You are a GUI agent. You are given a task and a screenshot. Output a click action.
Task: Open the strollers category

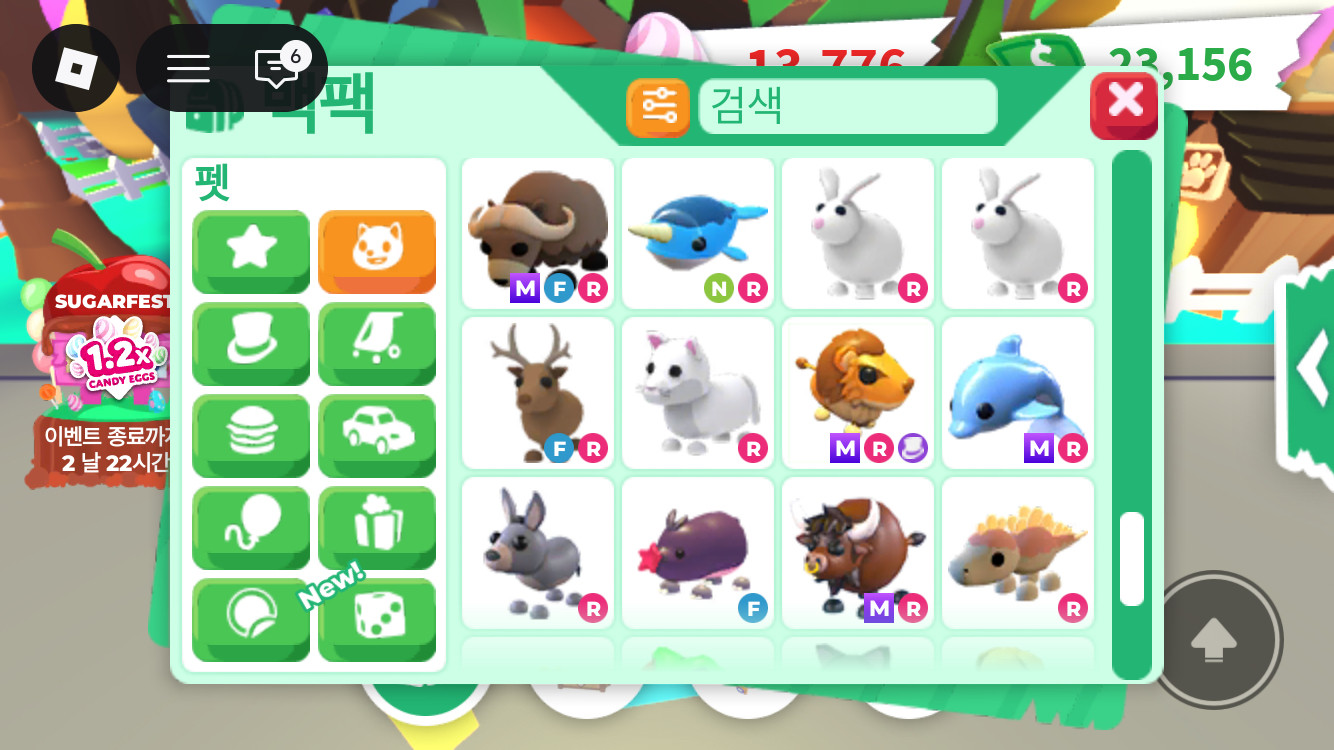click(377, 344)
